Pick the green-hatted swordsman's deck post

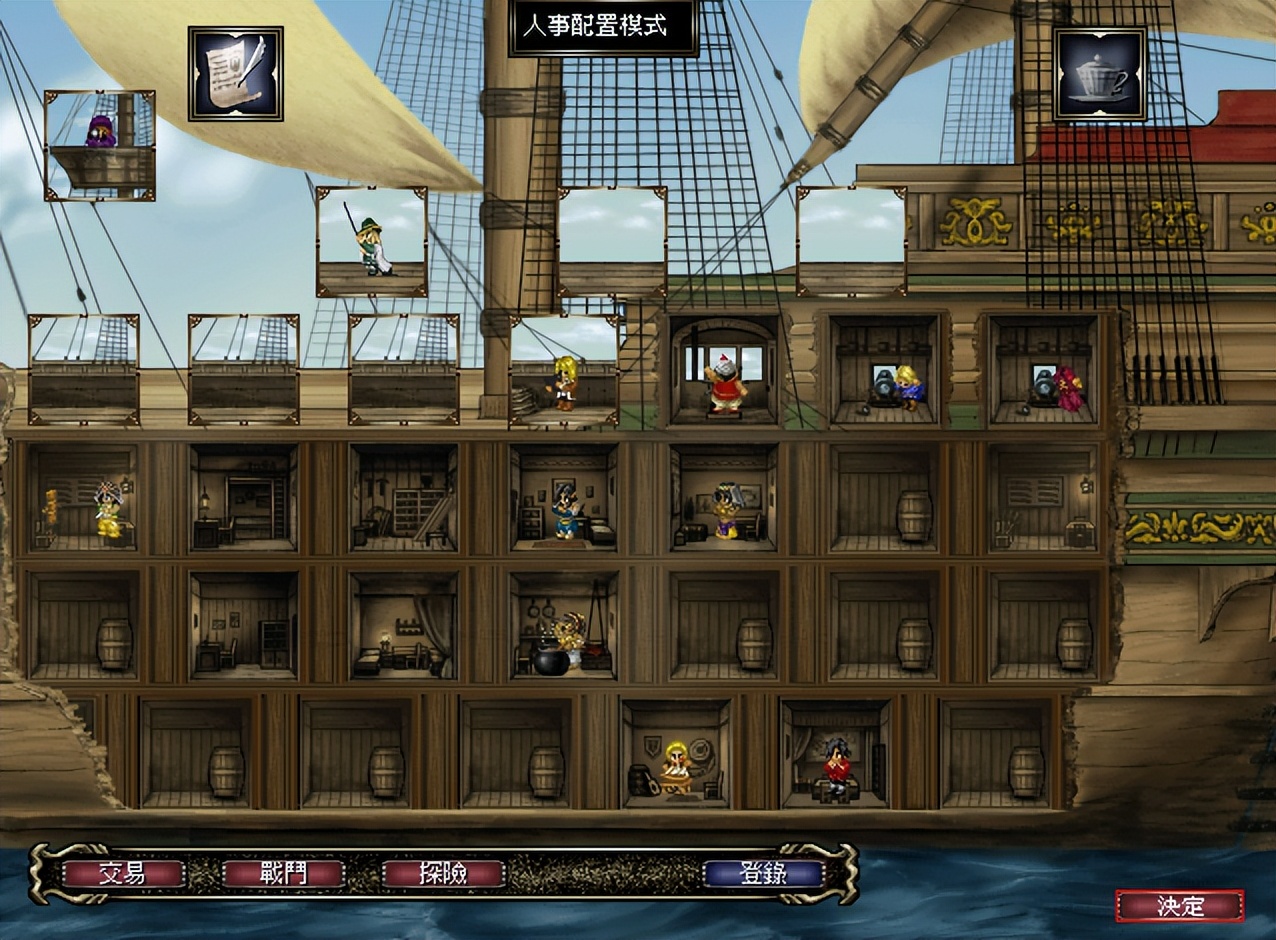point(371,242)
